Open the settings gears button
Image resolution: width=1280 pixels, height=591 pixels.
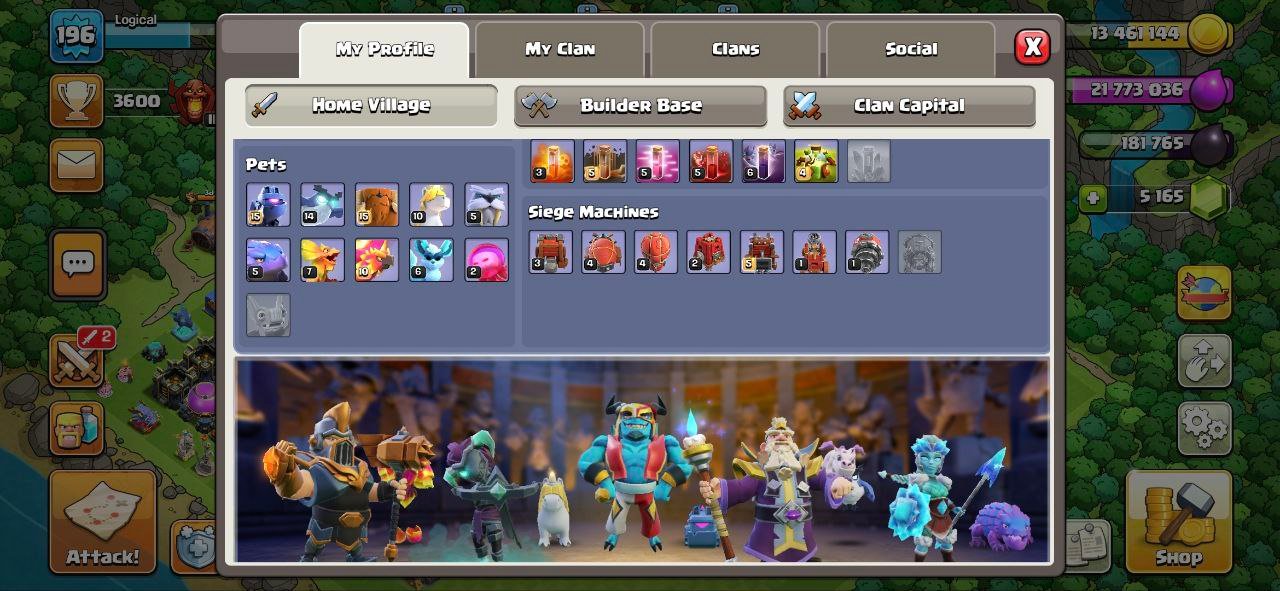point(1204,429)
